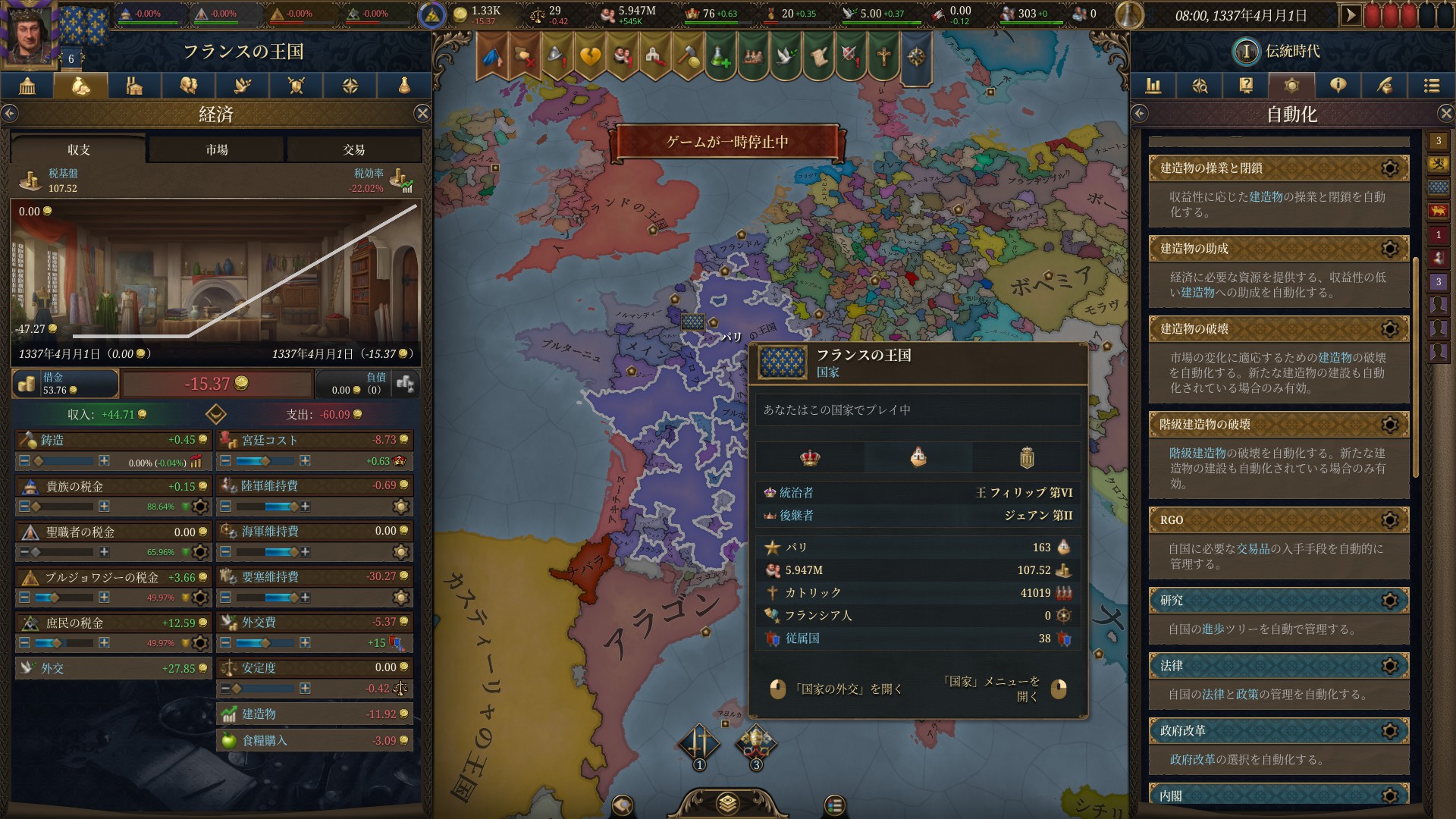
Task: Open the crossed-swords military panel icon
Action: coord(297,86)
